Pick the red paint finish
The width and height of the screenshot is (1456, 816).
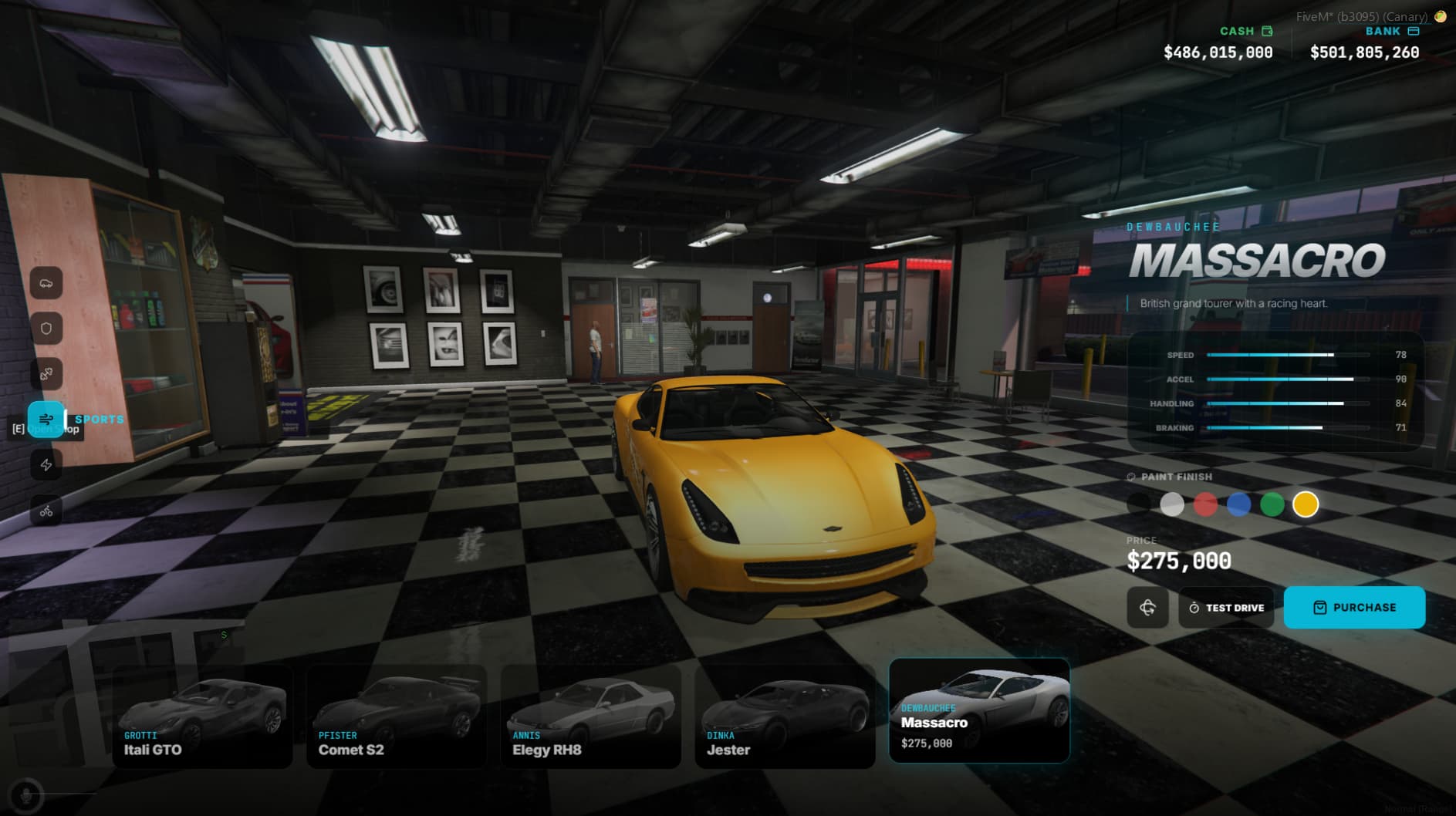click(x=1205, y=504)
